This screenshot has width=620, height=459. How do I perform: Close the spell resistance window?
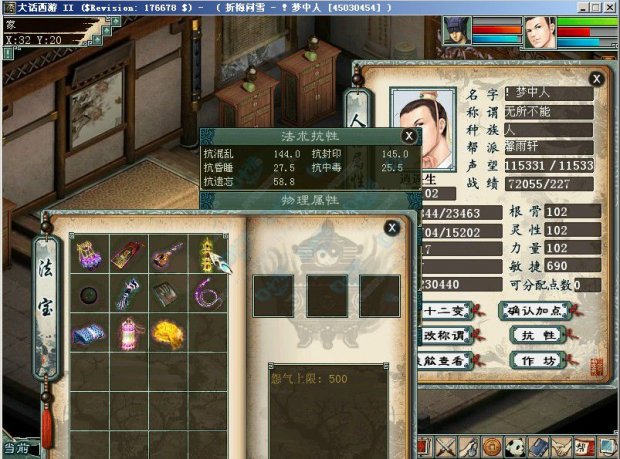coord(408,135)
